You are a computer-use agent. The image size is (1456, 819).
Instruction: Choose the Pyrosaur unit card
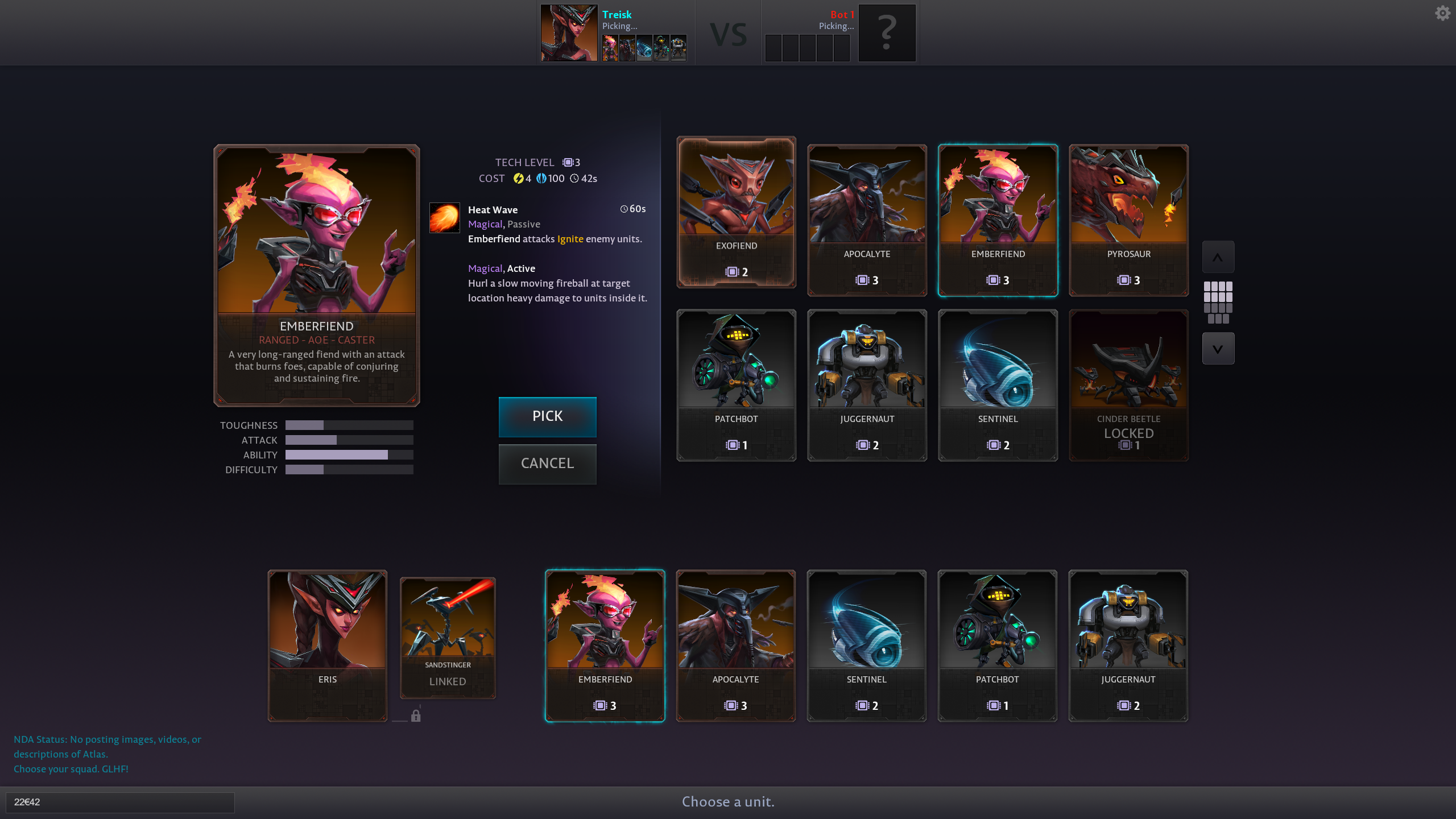[x=1128, y=220]
